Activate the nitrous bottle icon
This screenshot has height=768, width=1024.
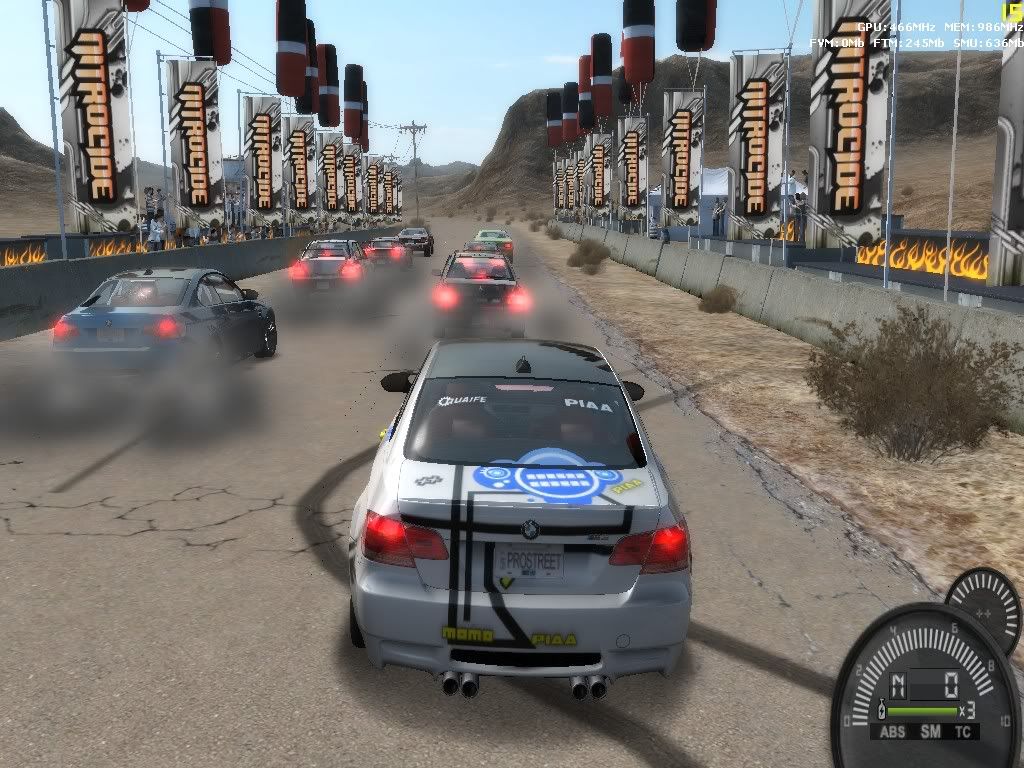click(x=881, y=709)
